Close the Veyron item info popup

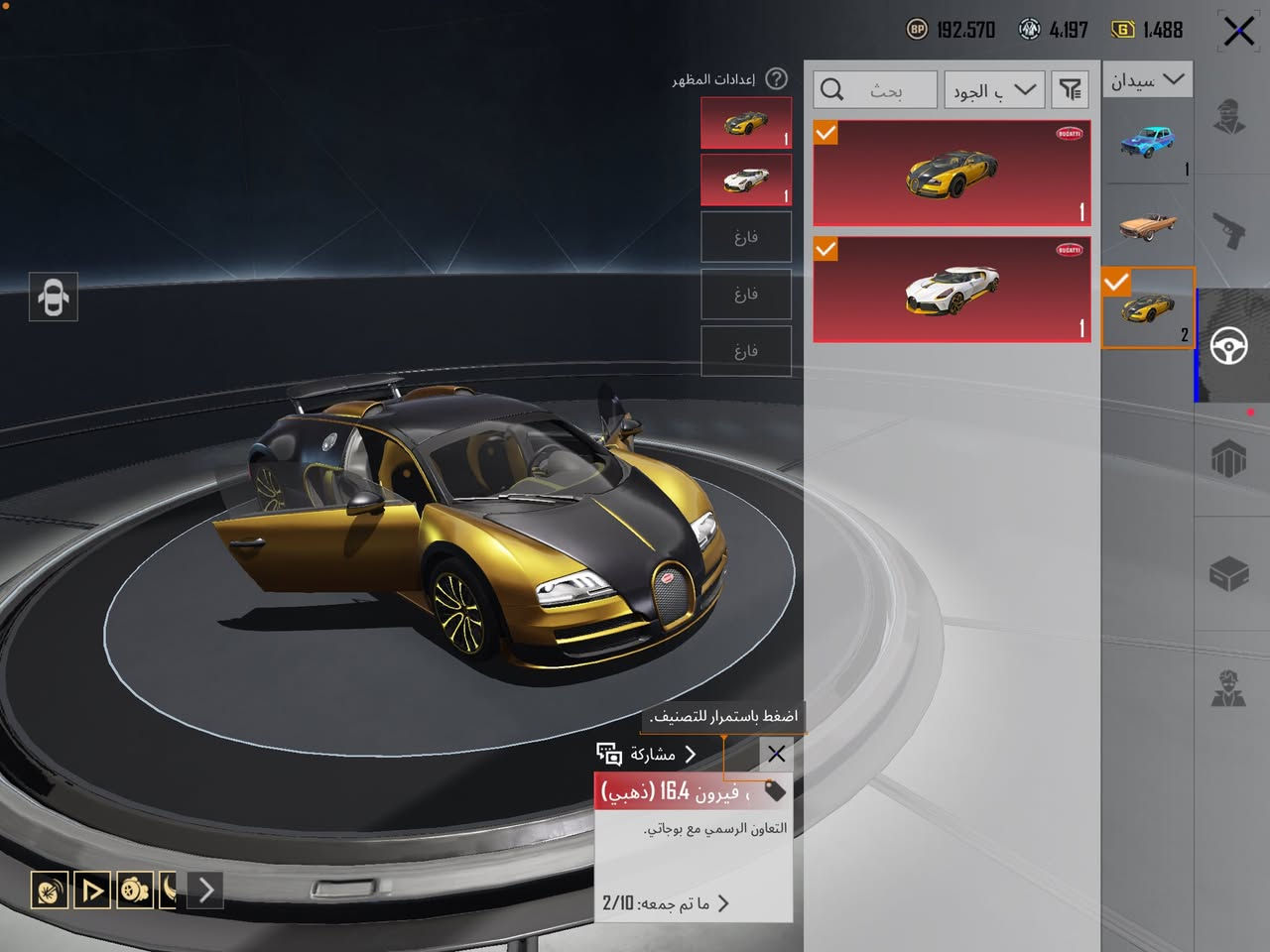pos(776,755)
